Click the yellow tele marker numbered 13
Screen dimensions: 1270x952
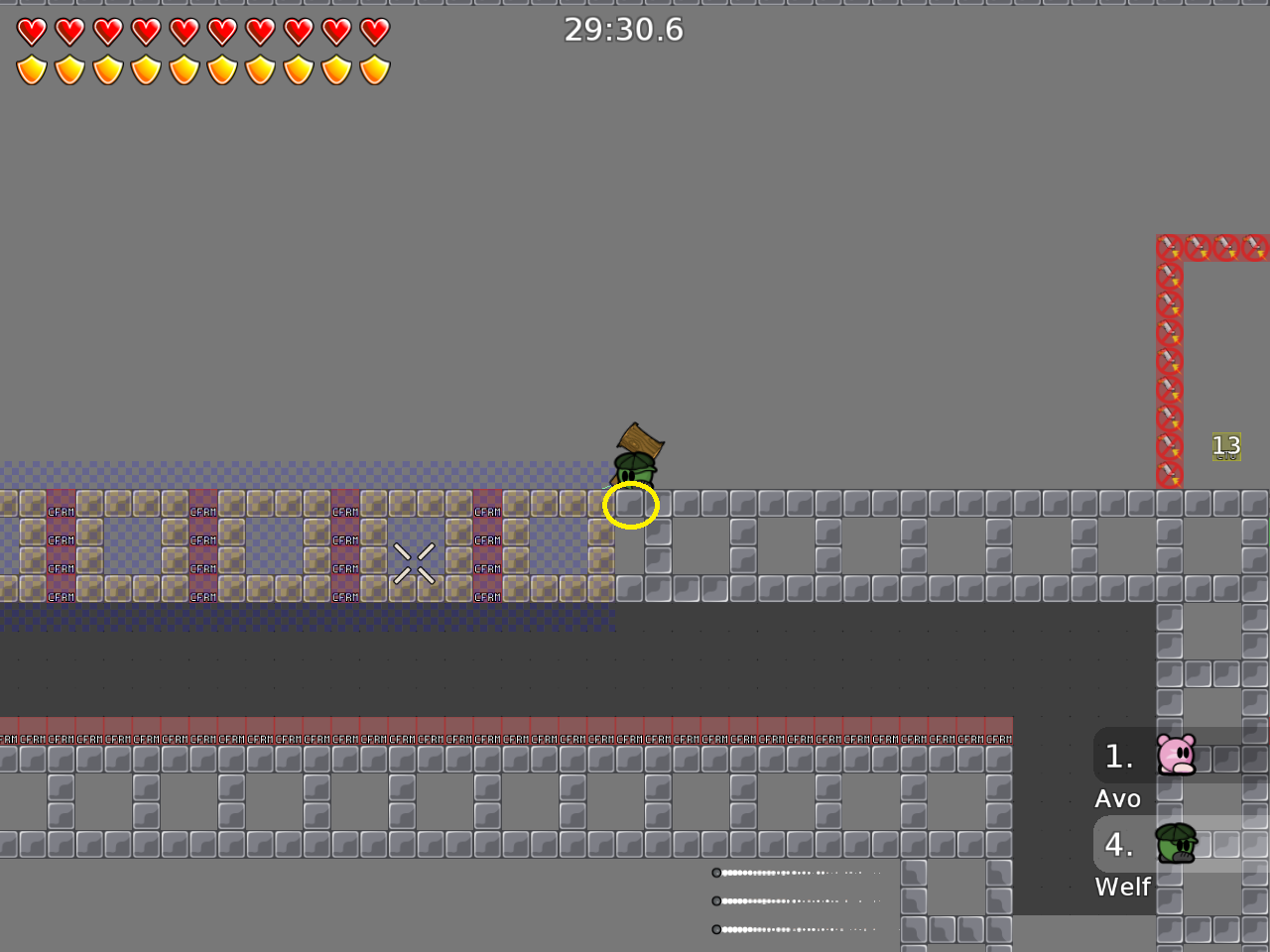tap(1226, 446)
